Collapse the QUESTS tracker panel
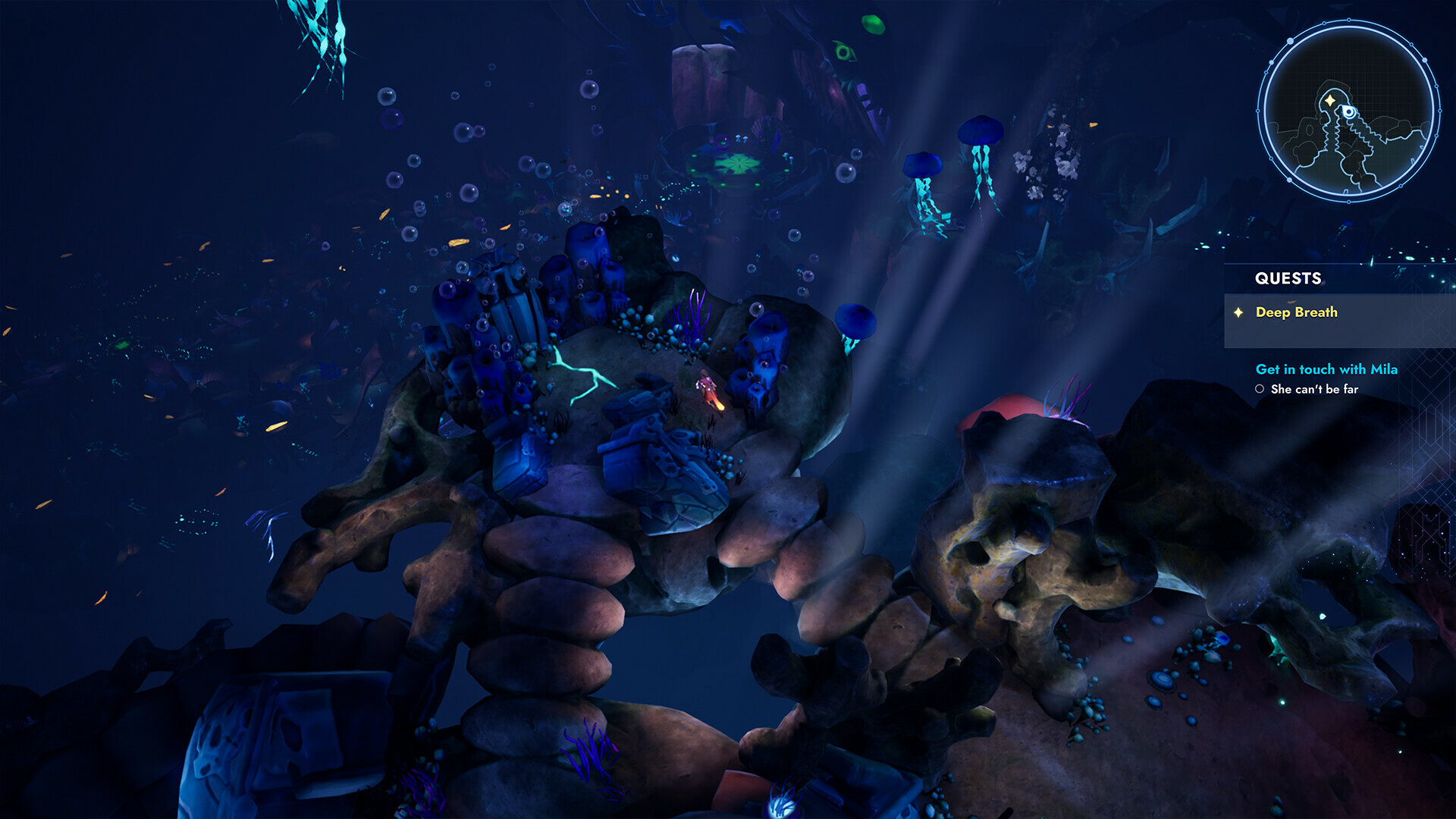Screen dimensions: 1456x819 click(1288, 279)
